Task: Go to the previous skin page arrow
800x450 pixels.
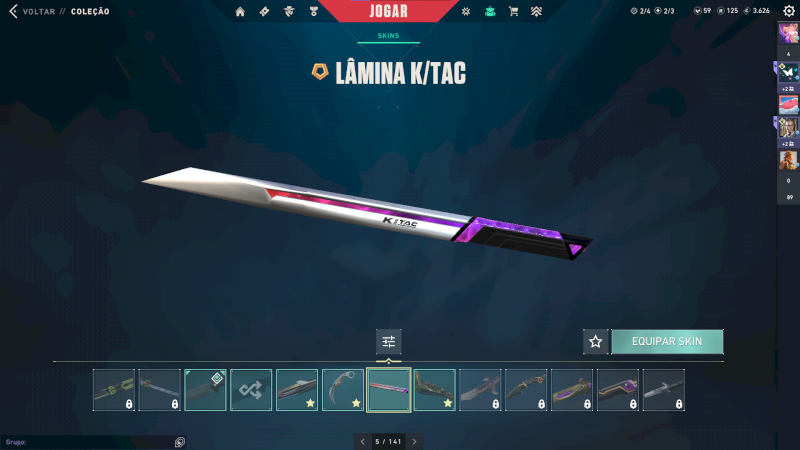Action: coord(363,441)
